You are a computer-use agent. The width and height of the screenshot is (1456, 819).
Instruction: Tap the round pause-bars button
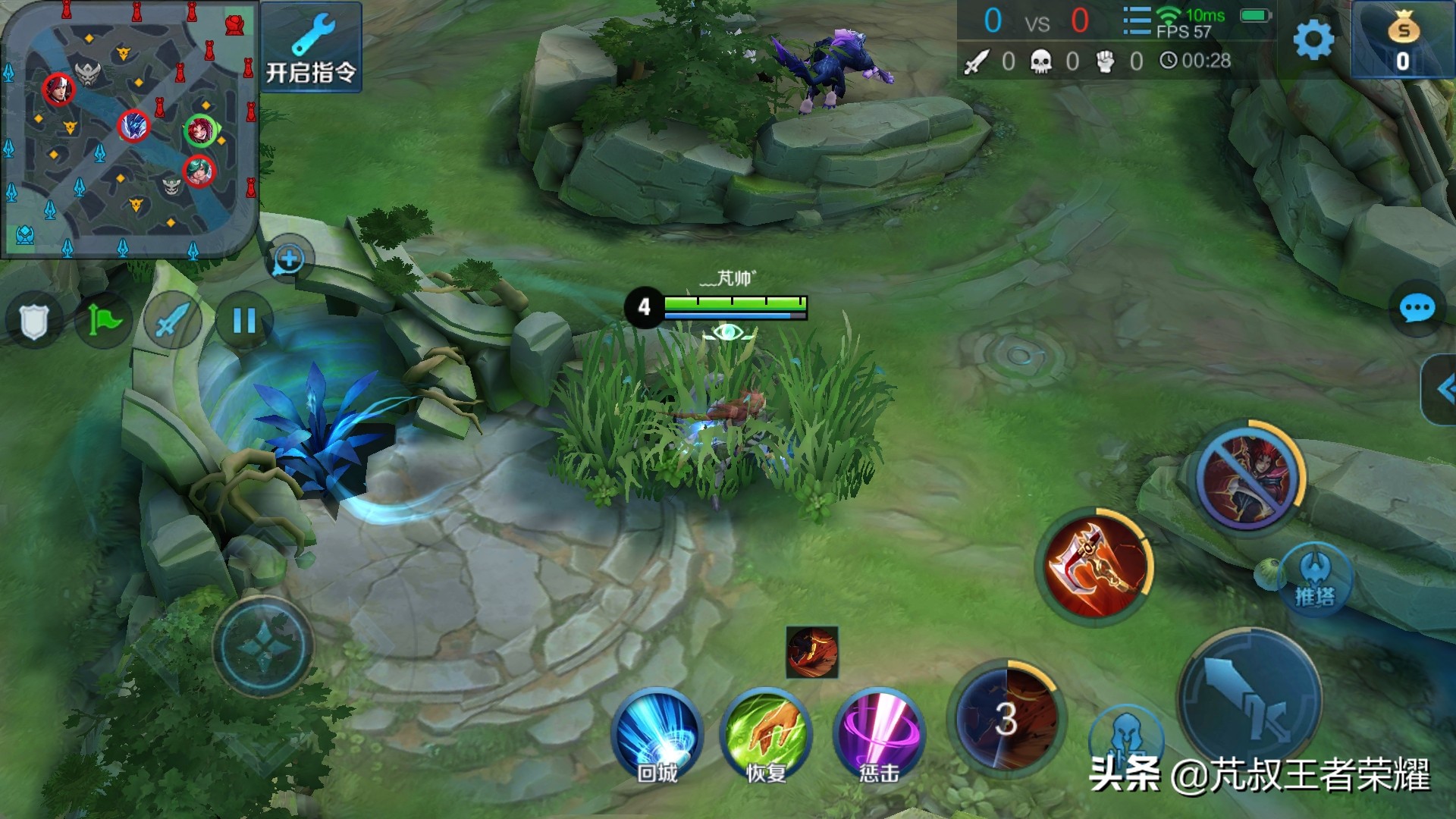pos(243,321)
